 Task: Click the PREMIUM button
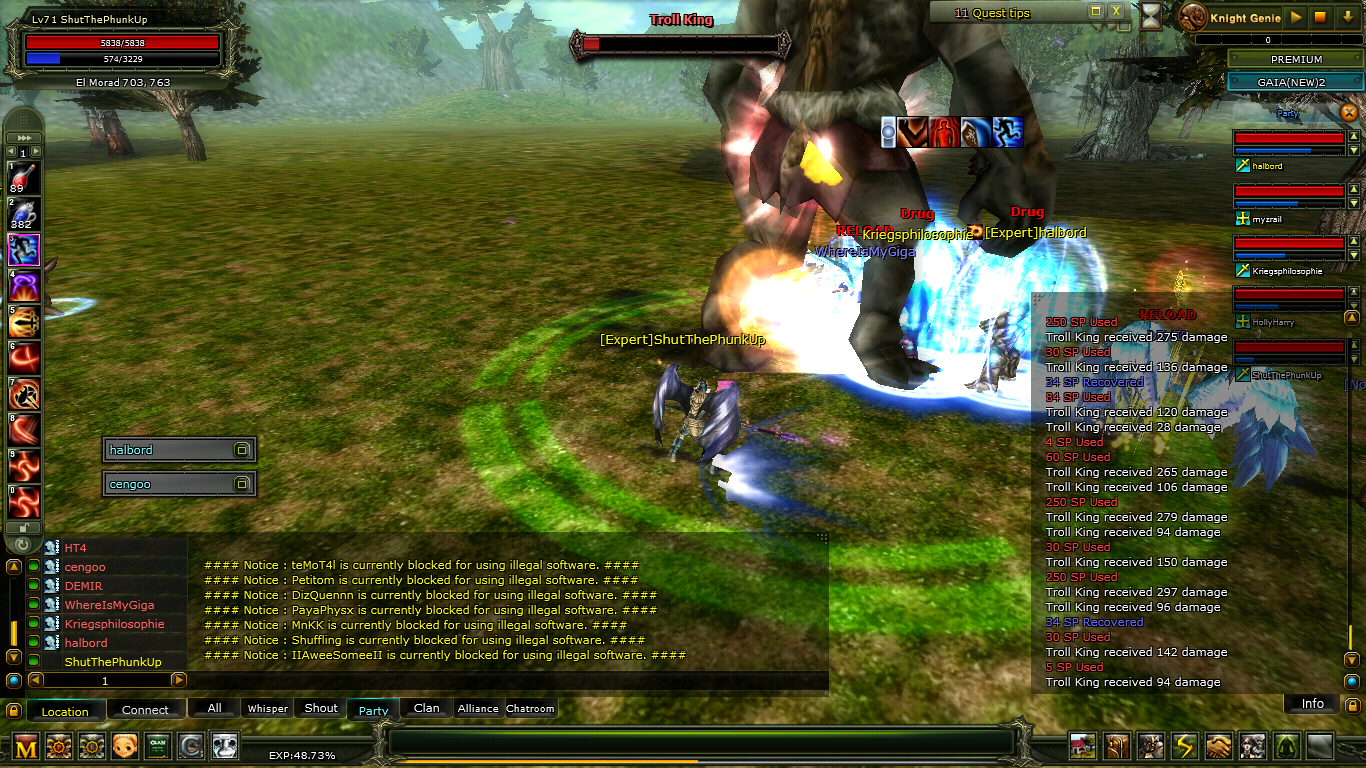(x=1296, y=59)
